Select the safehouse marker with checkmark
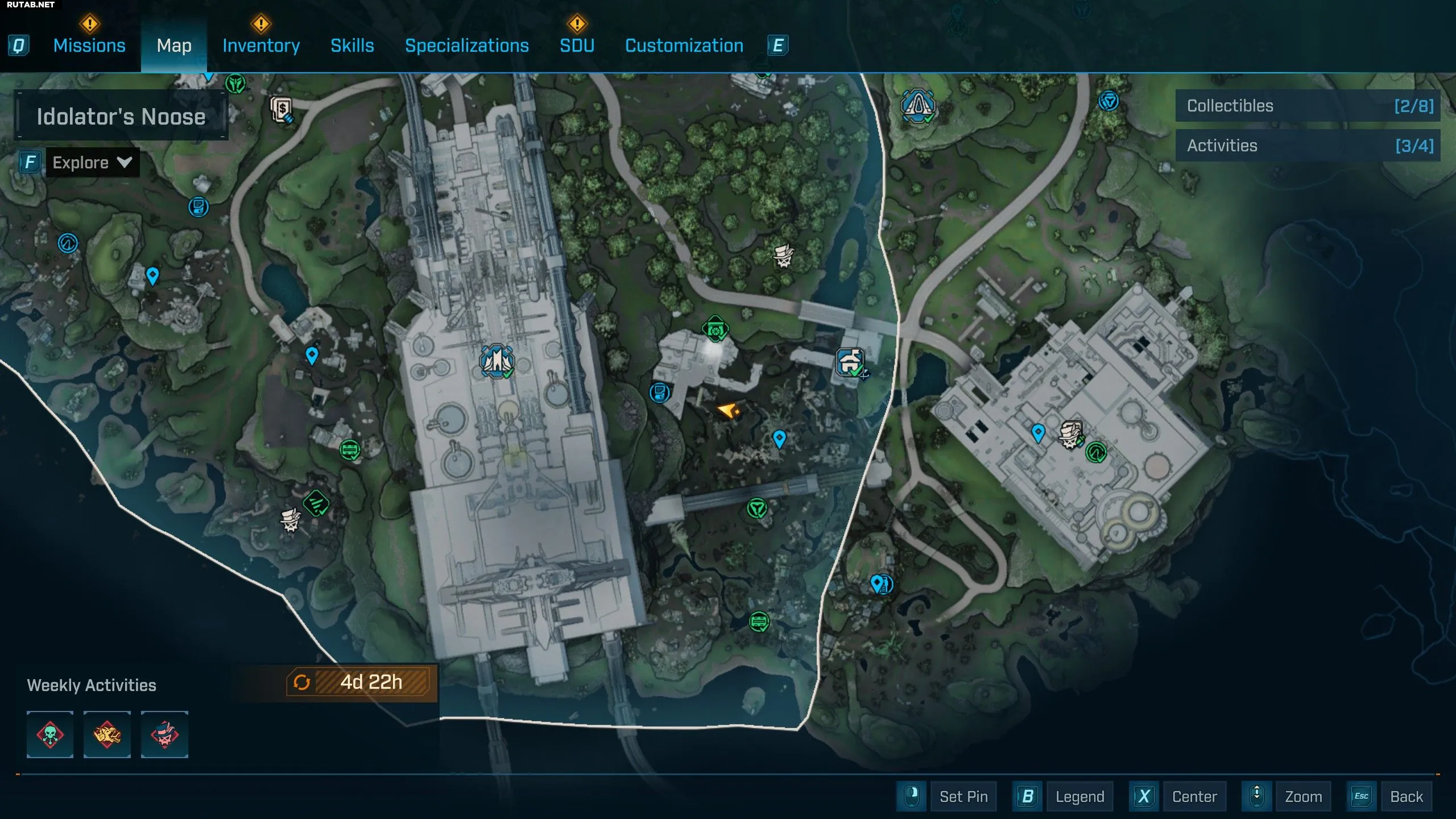 point(850,362)
